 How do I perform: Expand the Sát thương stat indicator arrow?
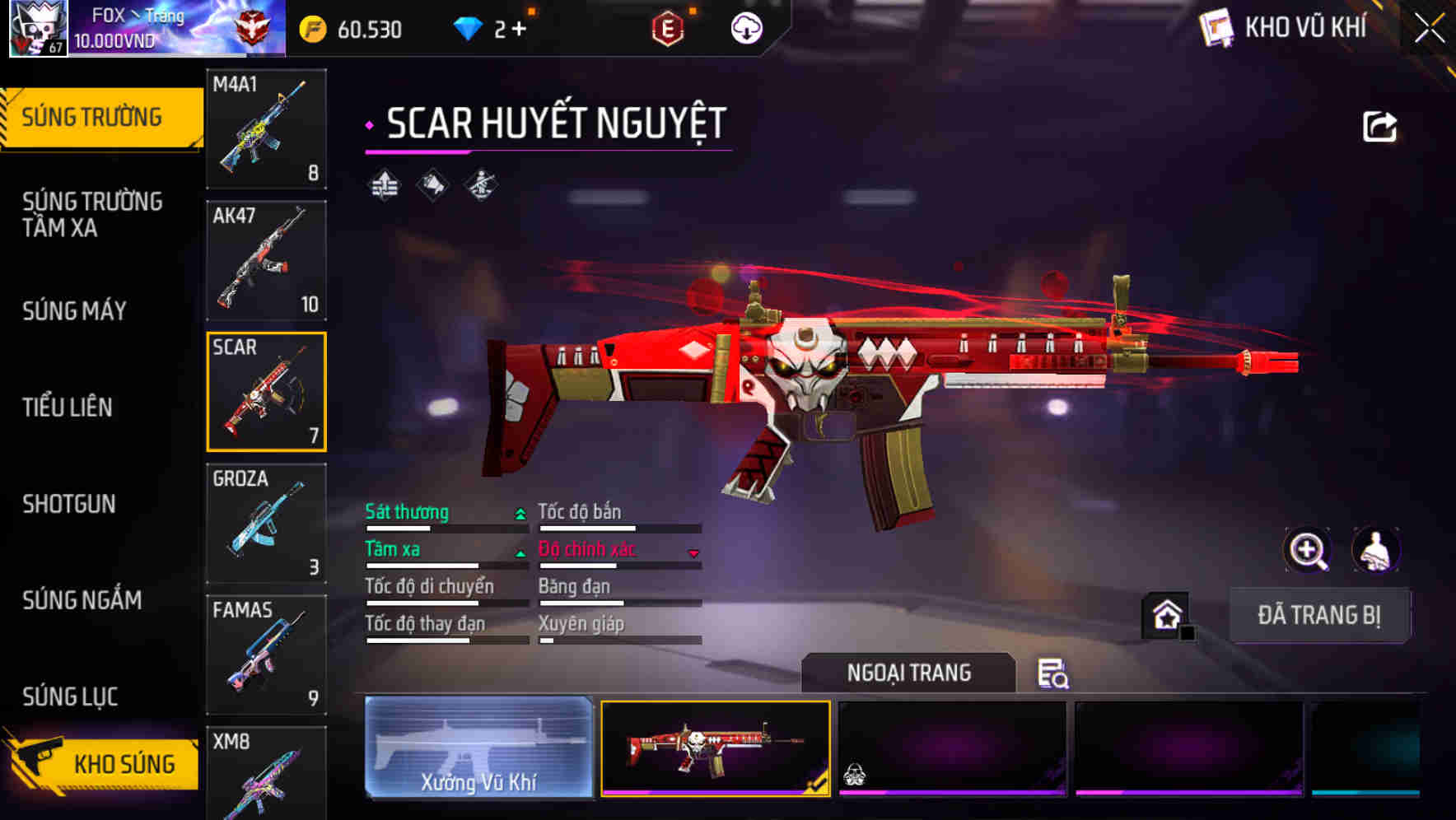point(520,512)
